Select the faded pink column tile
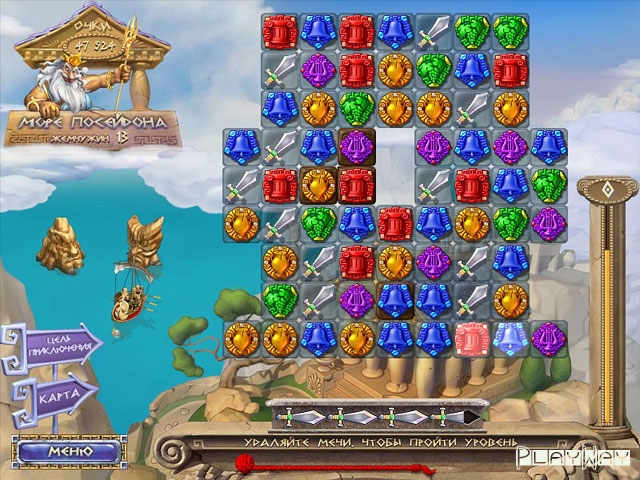Viewport: 640px width, 480px height. coord(470,336)
